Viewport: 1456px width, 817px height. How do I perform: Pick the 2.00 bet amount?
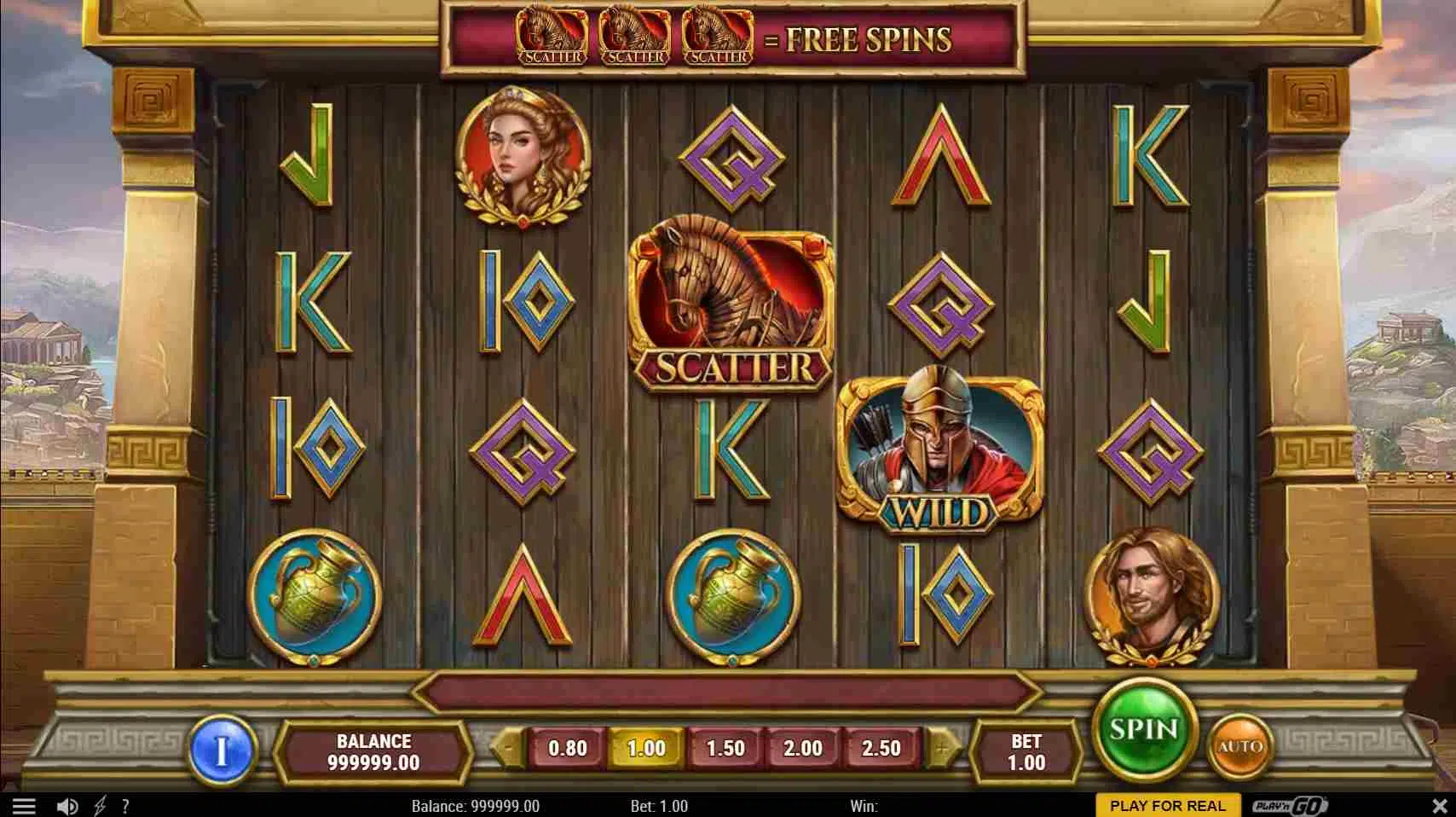point(803,748)
